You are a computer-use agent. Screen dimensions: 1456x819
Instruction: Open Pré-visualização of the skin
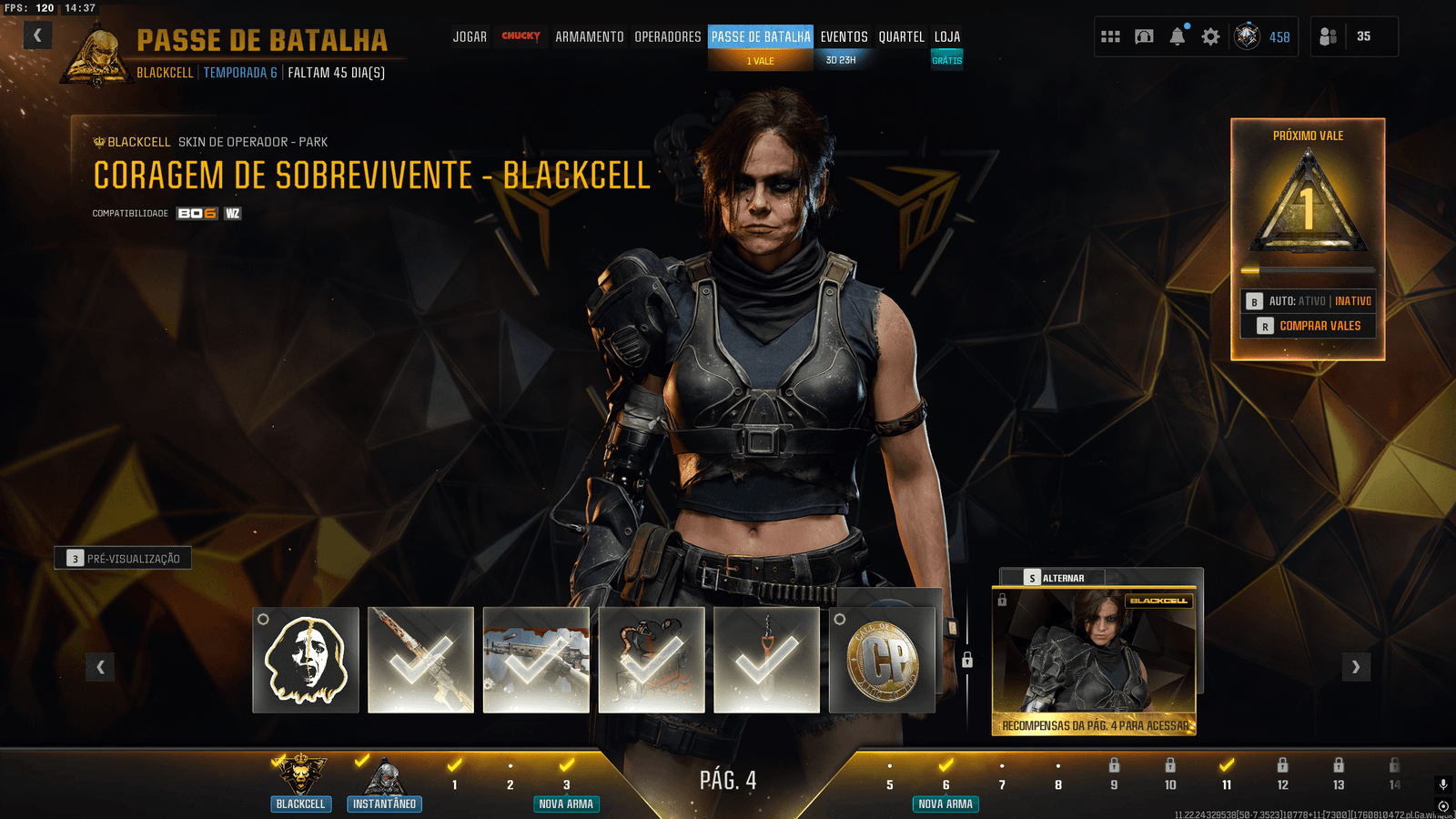coord(123,558)
